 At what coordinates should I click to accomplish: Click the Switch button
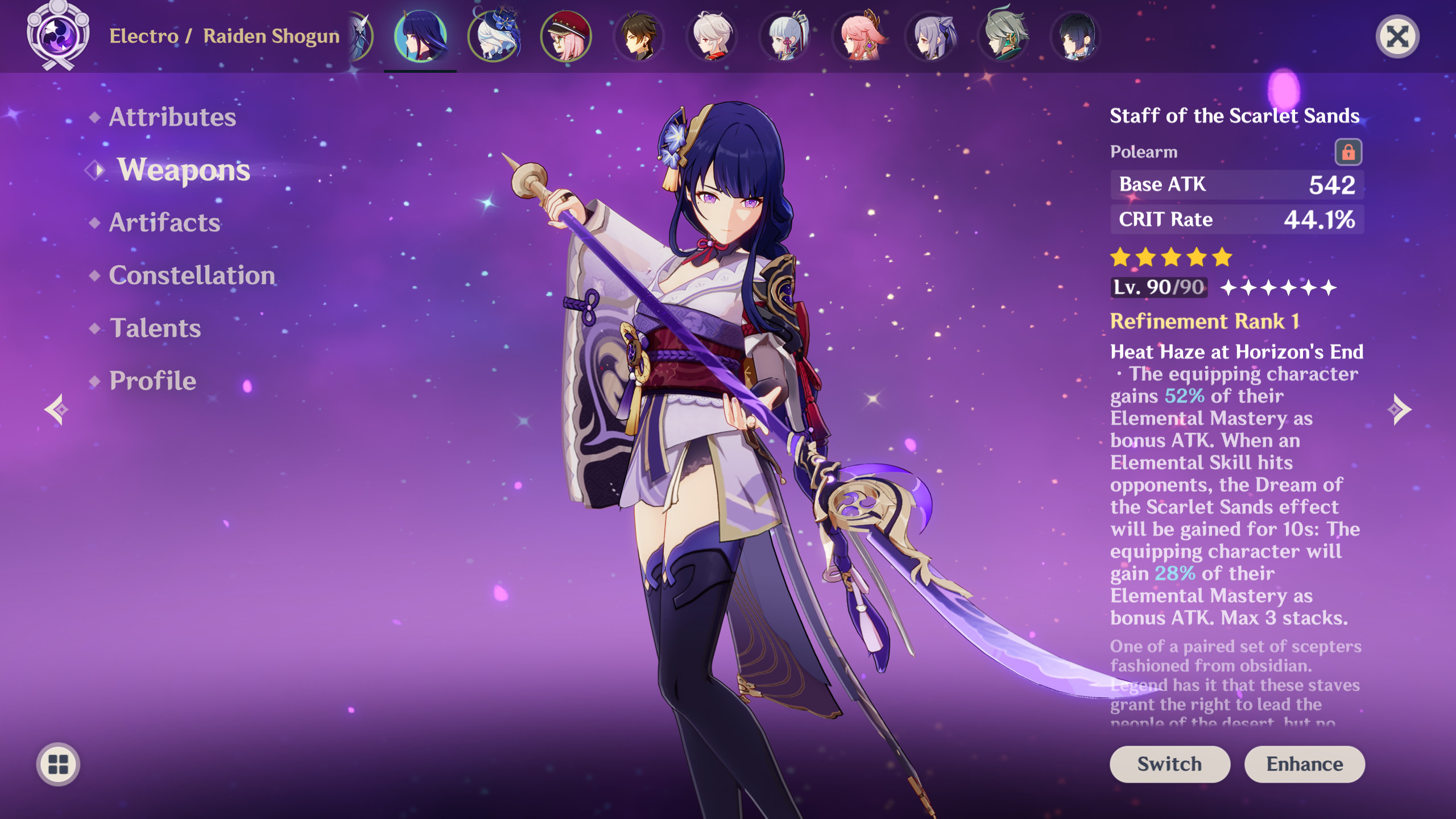click(1170, 764)
